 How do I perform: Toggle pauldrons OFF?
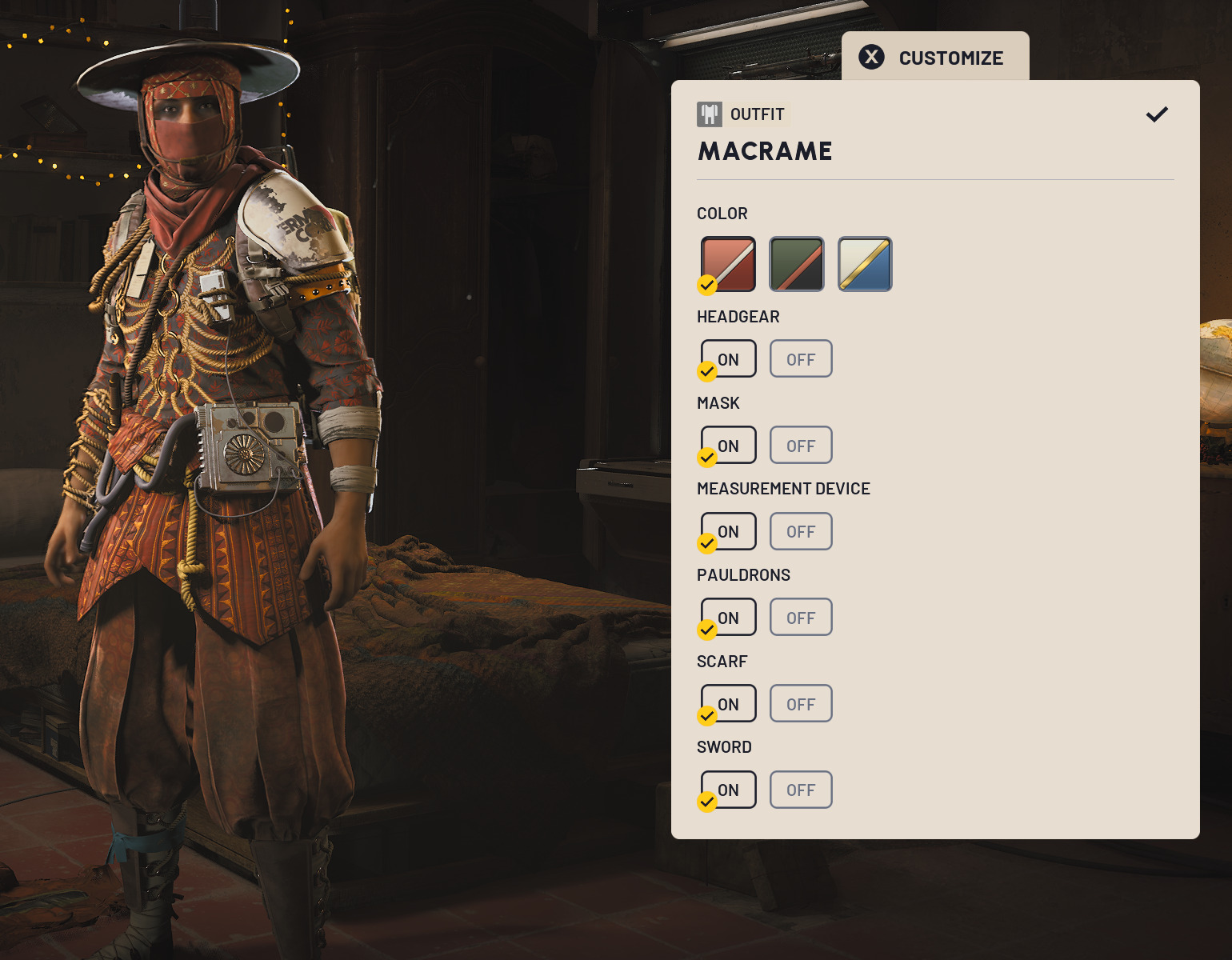801,618
